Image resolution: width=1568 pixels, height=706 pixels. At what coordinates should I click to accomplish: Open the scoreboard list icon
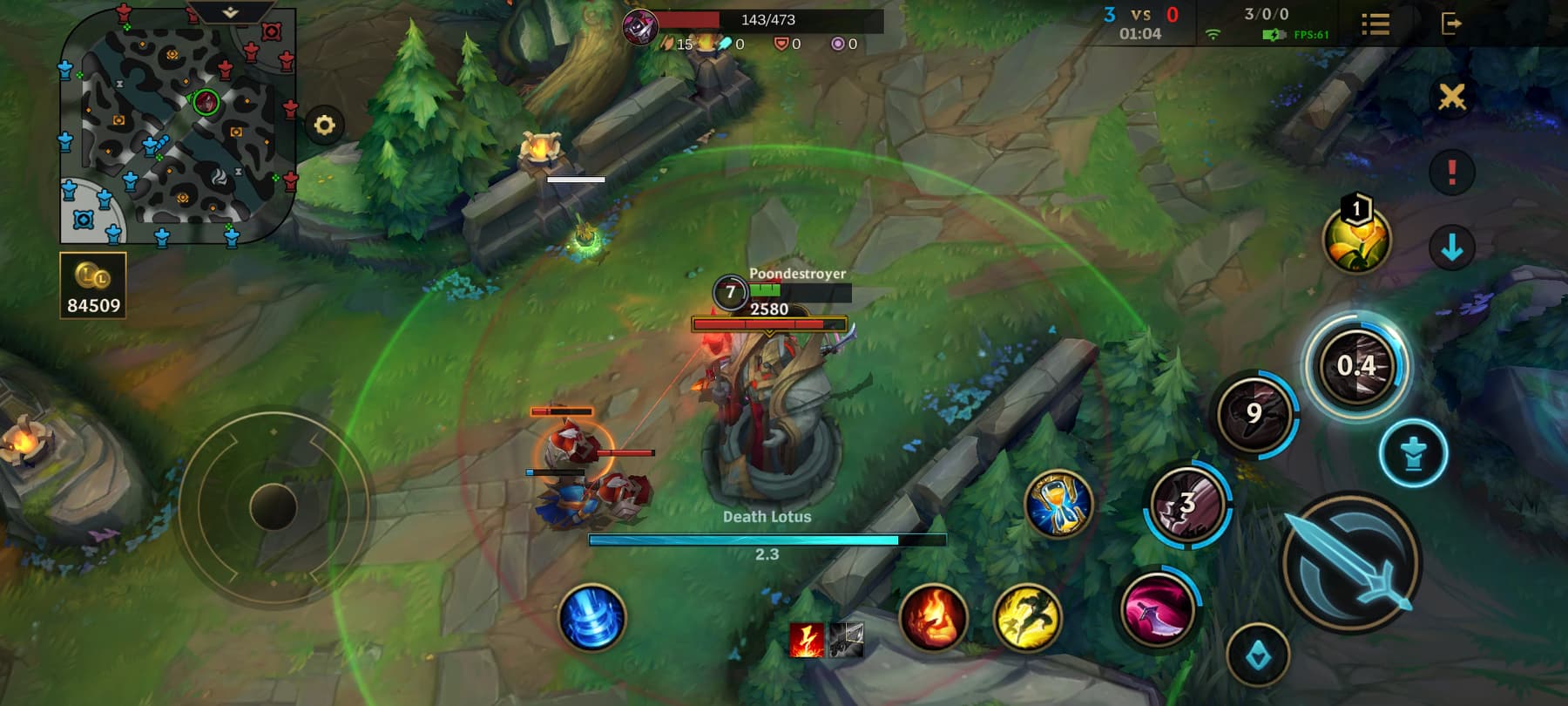point(1375,24)
